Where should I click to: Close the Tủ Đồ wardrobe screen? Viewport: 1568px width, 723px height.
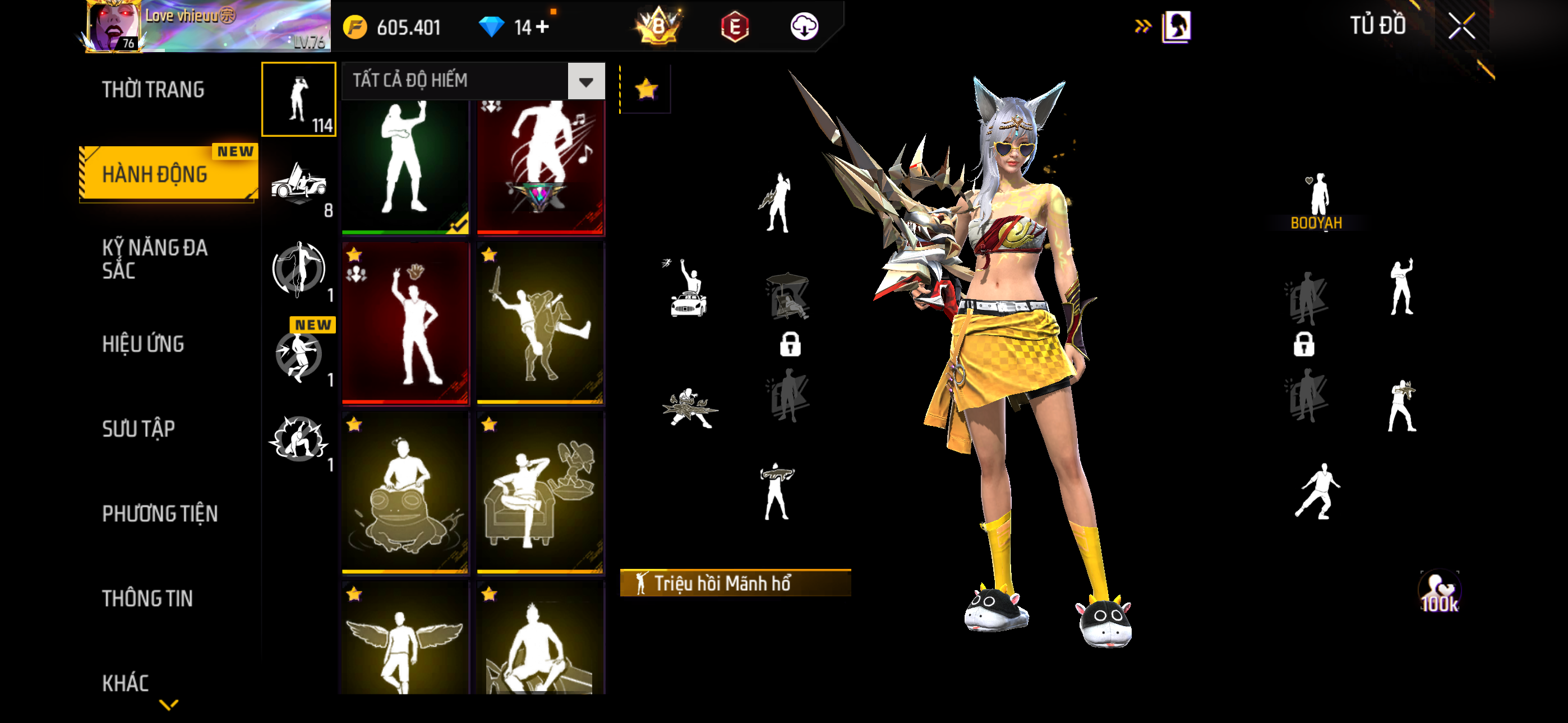[1461, 26]
